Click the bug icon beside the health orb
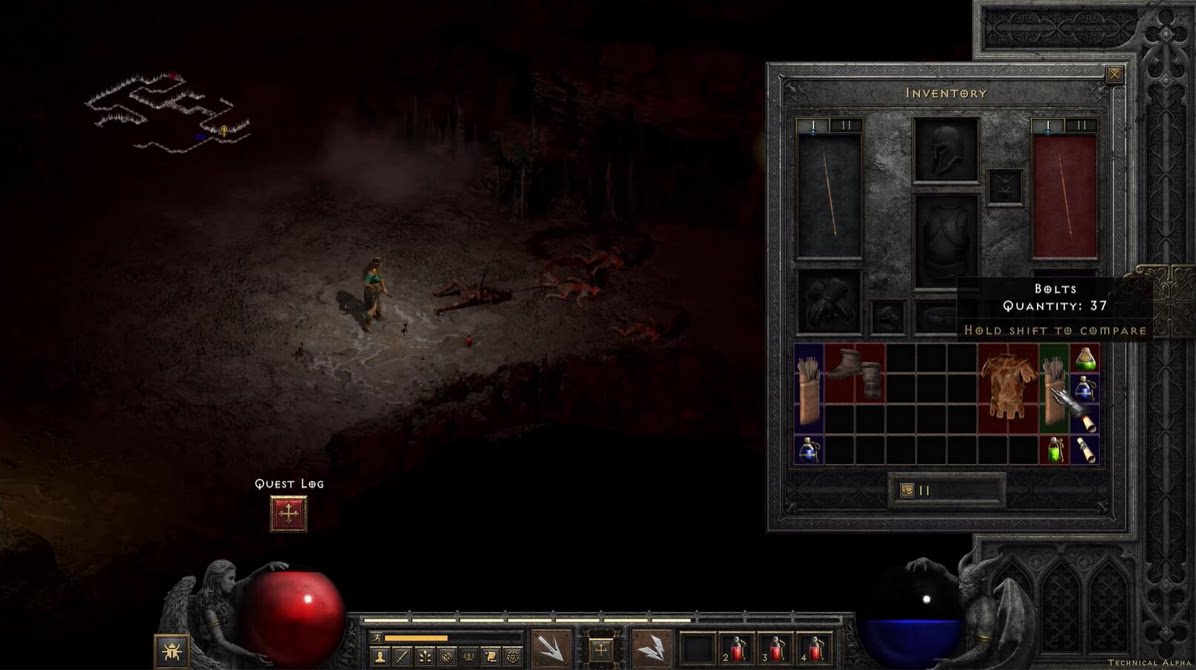The width and height of the screenshot is (1196, 670). tap(171, 651)
